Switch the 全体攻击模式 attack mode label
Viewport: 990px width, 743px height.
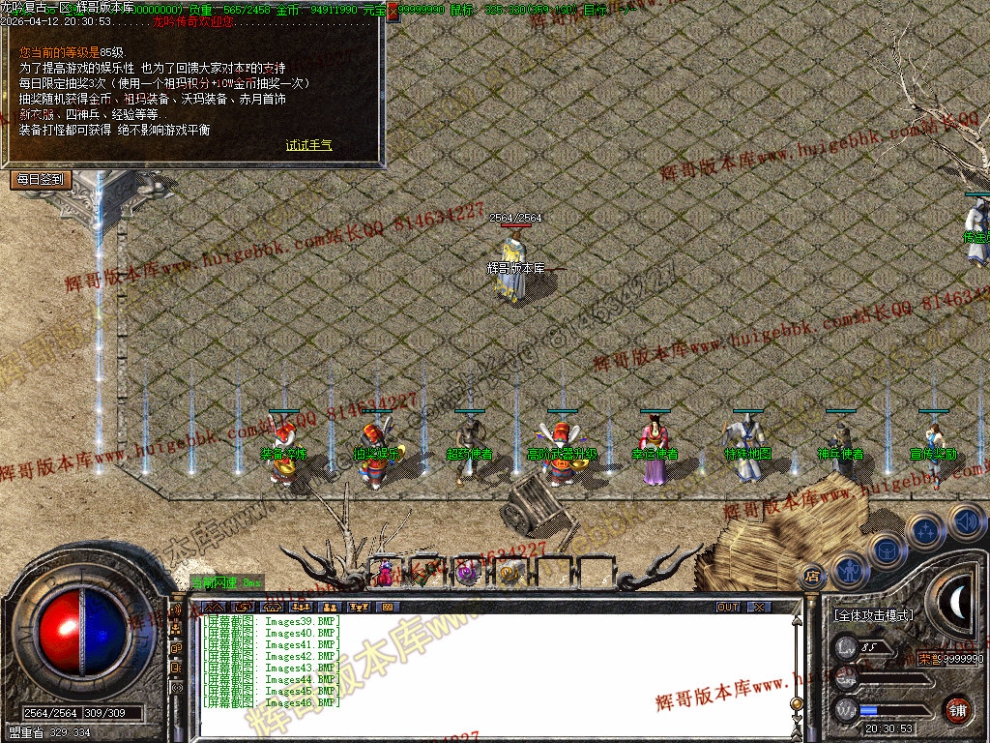(873, 615)
